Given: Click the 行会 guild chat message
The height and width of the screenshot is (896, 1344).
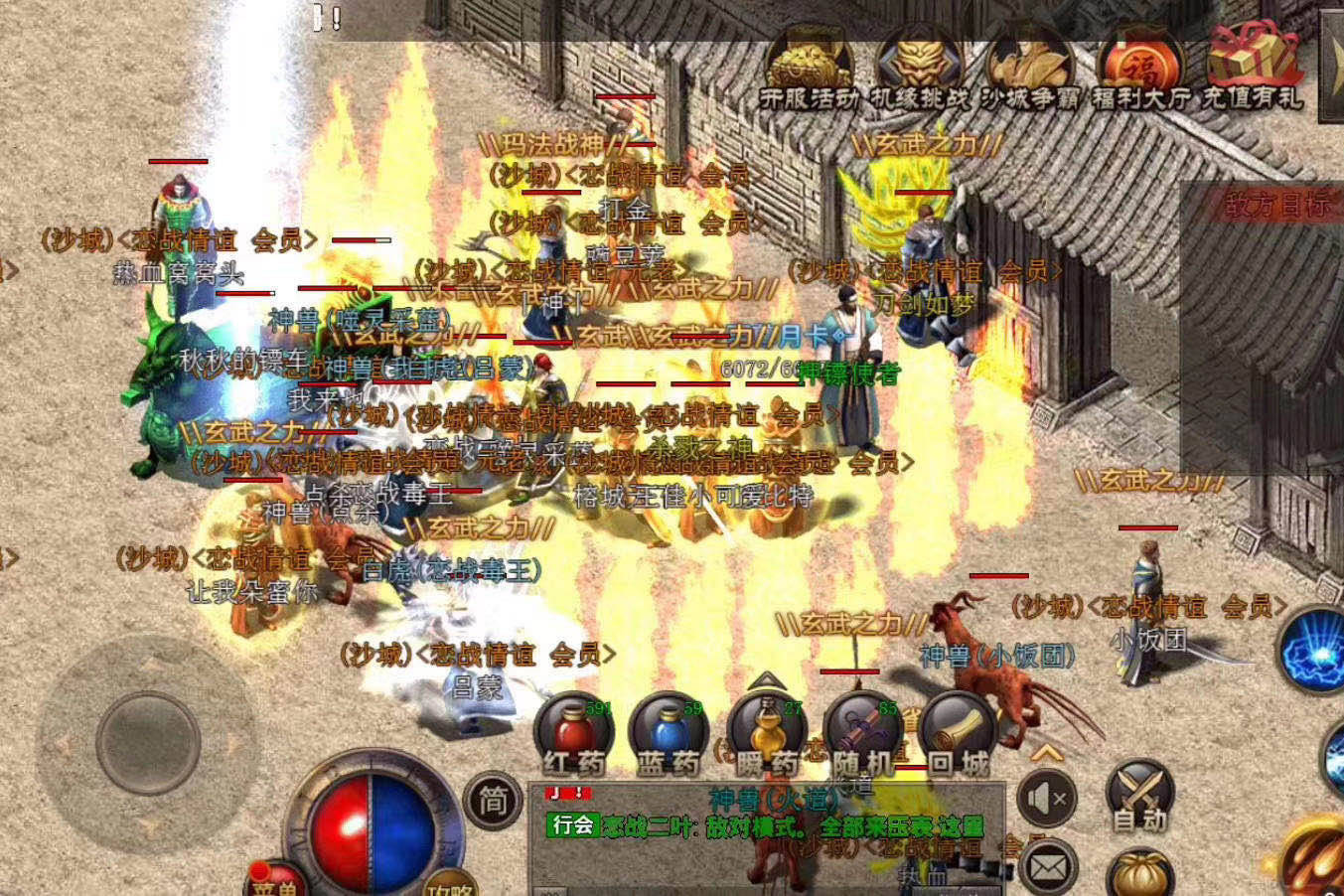Looking at the screenshot, I should click(x=765, y=824).
